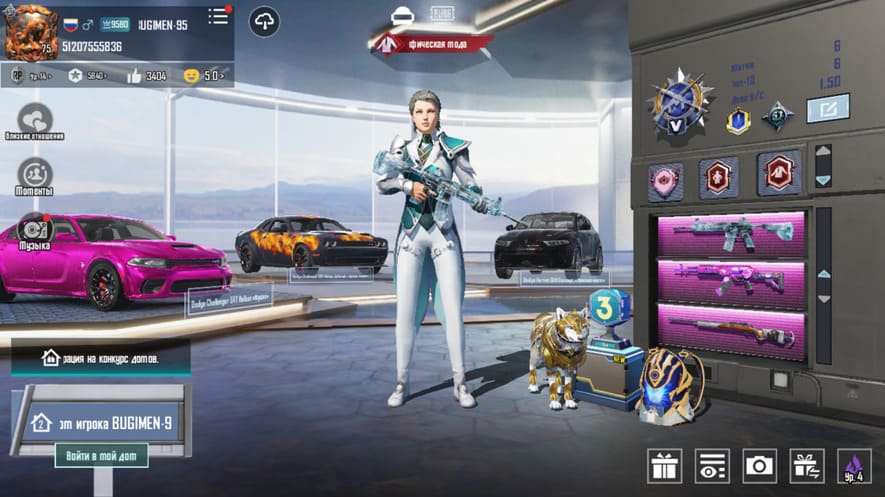Take a screenshot with the camera button
The height and width of the screenshot is (497, 885).
[759, 465]
